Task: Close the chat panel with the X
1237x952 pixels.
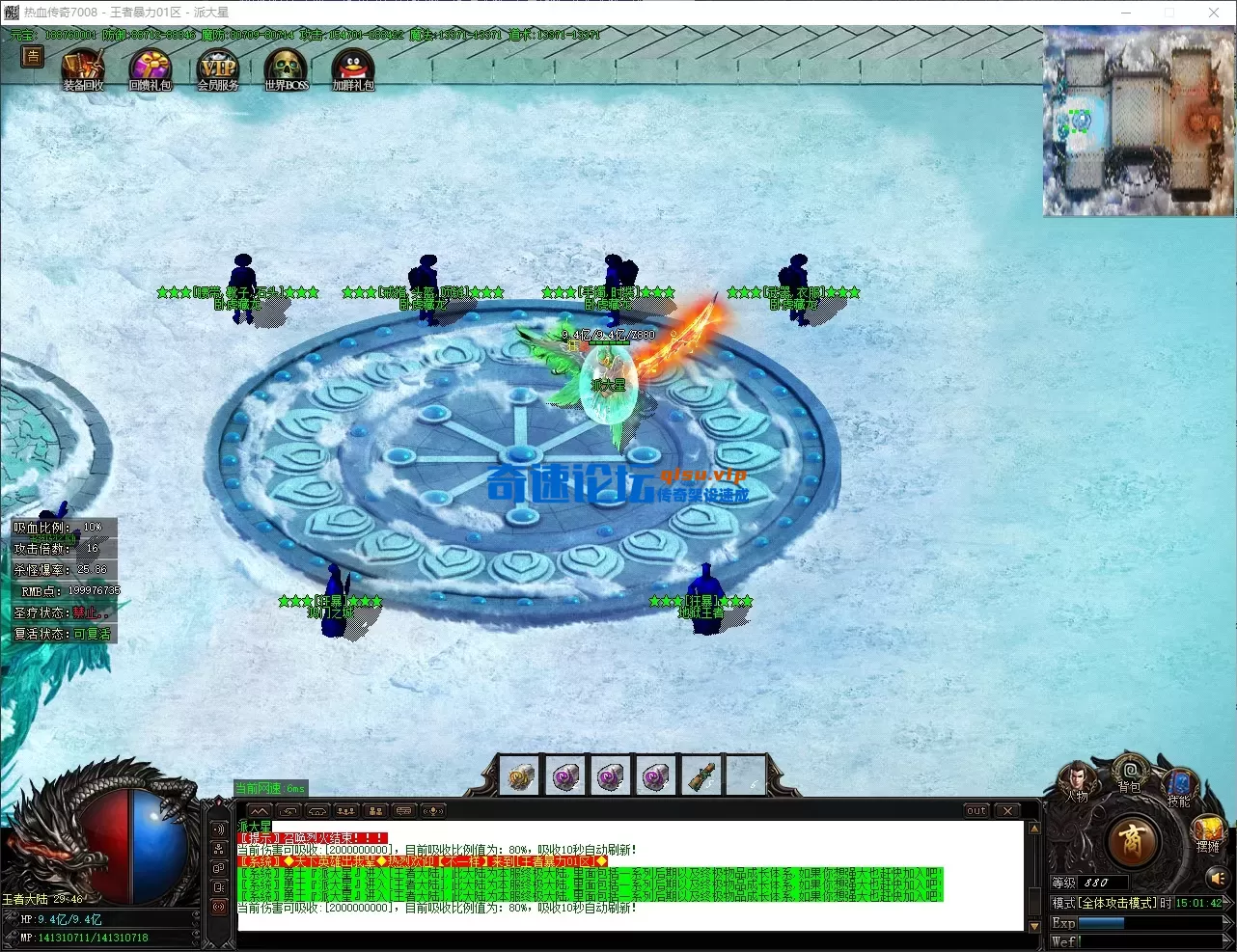Action: 1007,811
